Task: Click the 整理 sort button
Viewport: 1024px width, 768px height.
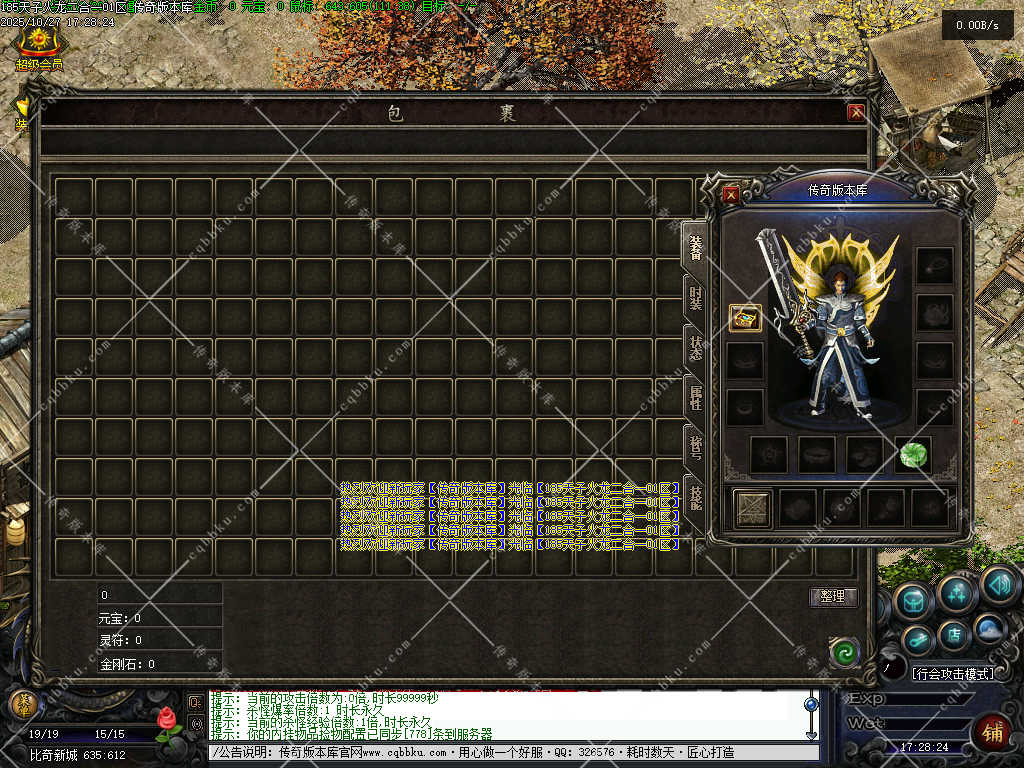Action: [833, 597]
